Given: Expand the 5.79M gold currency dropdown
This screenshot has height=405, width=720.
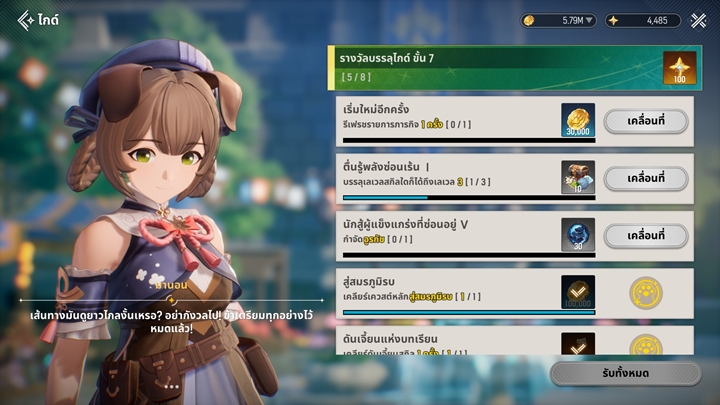Looking at the screenshot, I should (x=559, y=20).
